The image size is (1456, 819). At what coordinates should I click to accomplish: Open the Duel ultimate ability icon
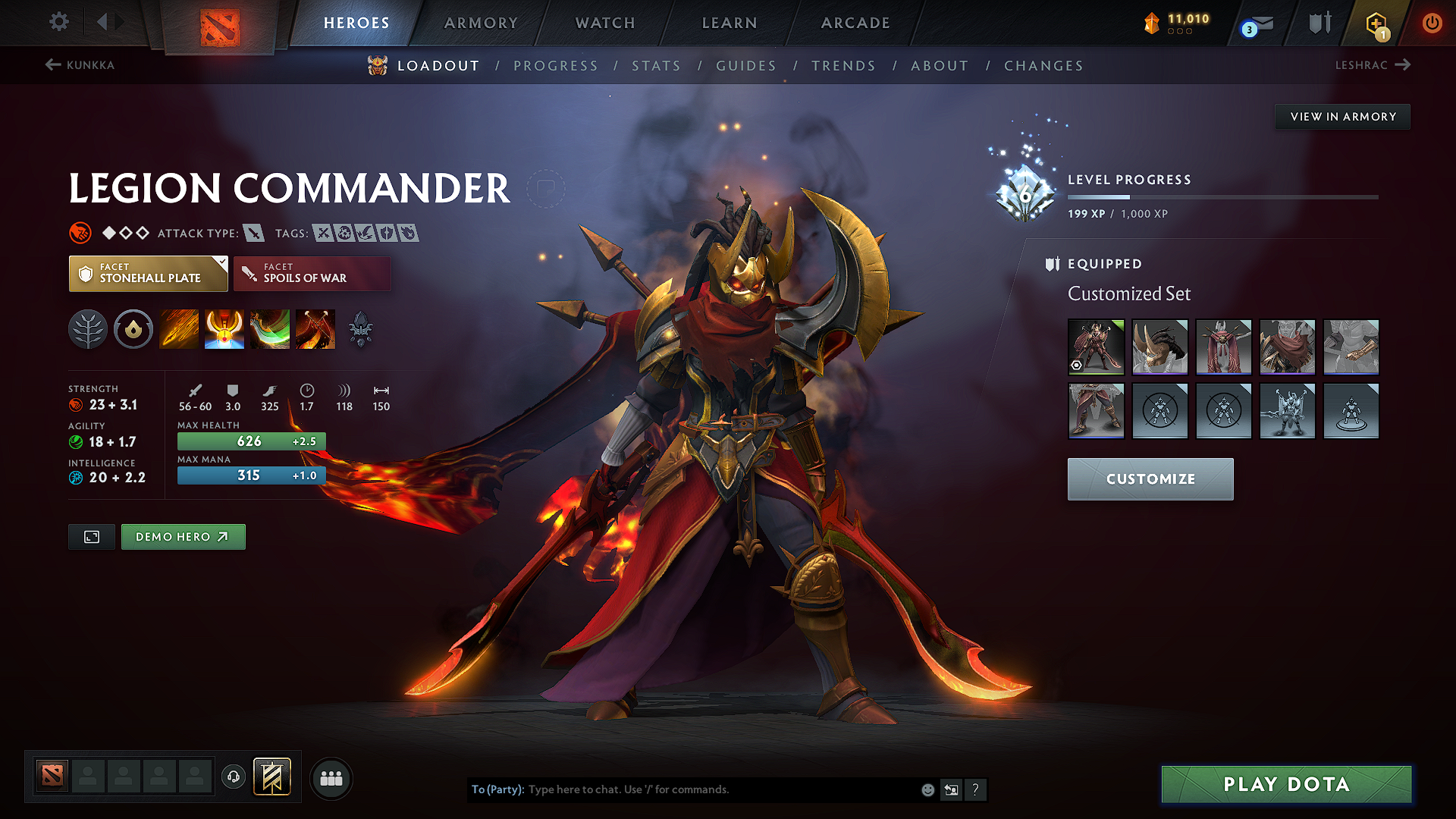coord(315,329)
